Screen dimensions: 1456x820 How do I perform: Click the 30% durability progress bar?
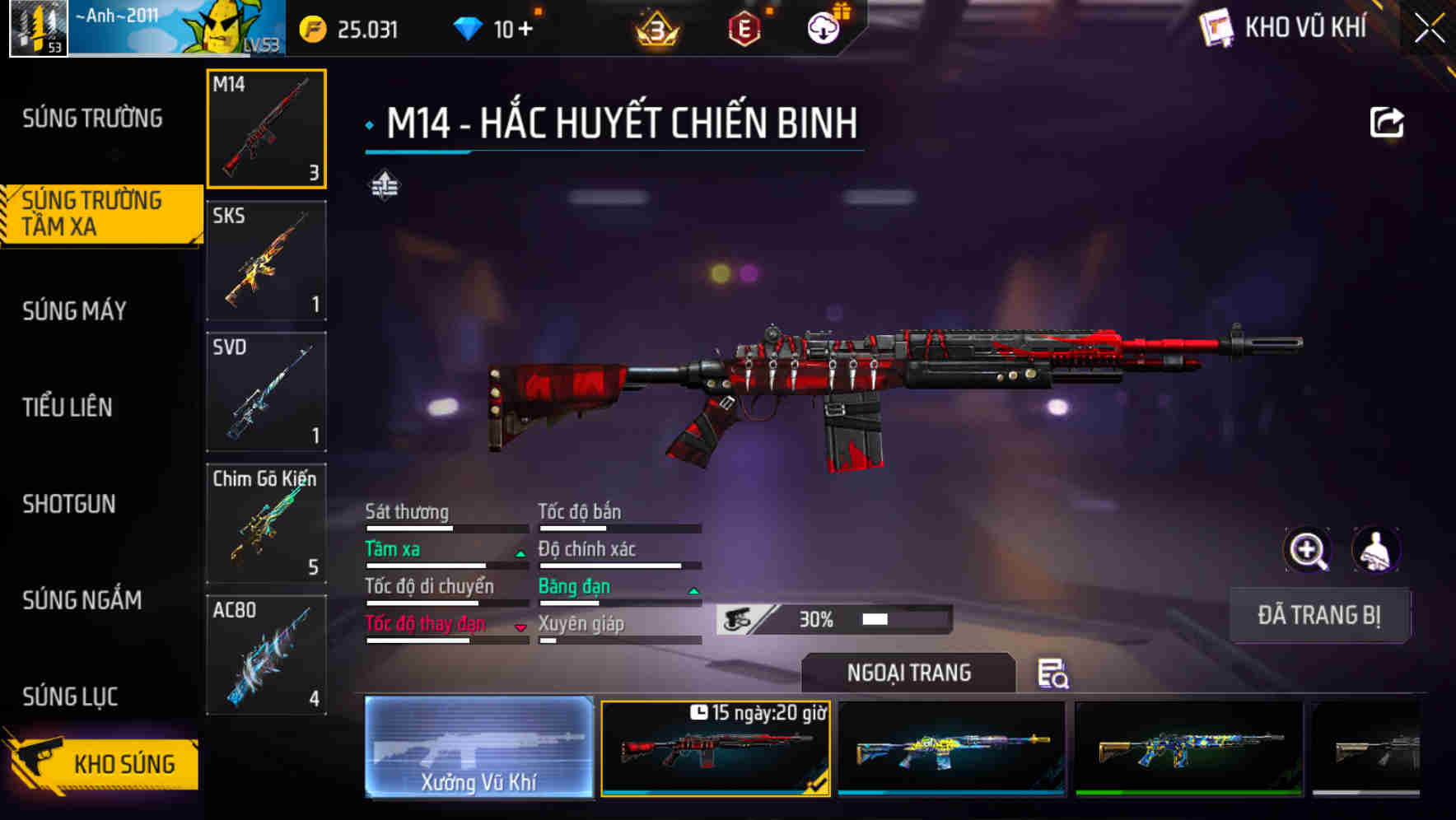coord(832,618)
